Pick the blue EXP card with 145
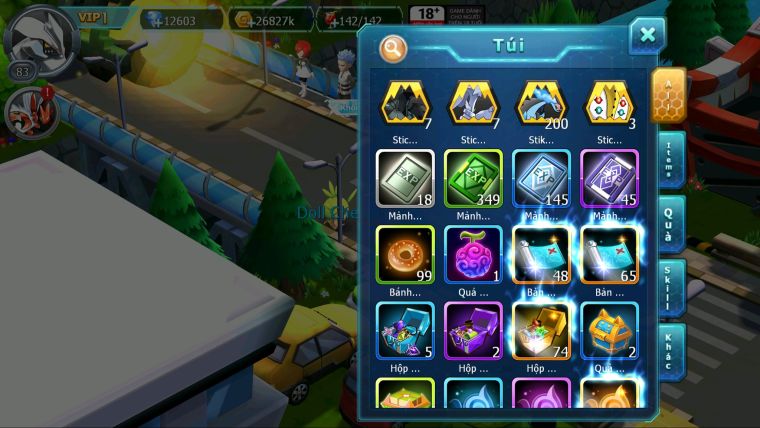 click(x=541, y=178)
